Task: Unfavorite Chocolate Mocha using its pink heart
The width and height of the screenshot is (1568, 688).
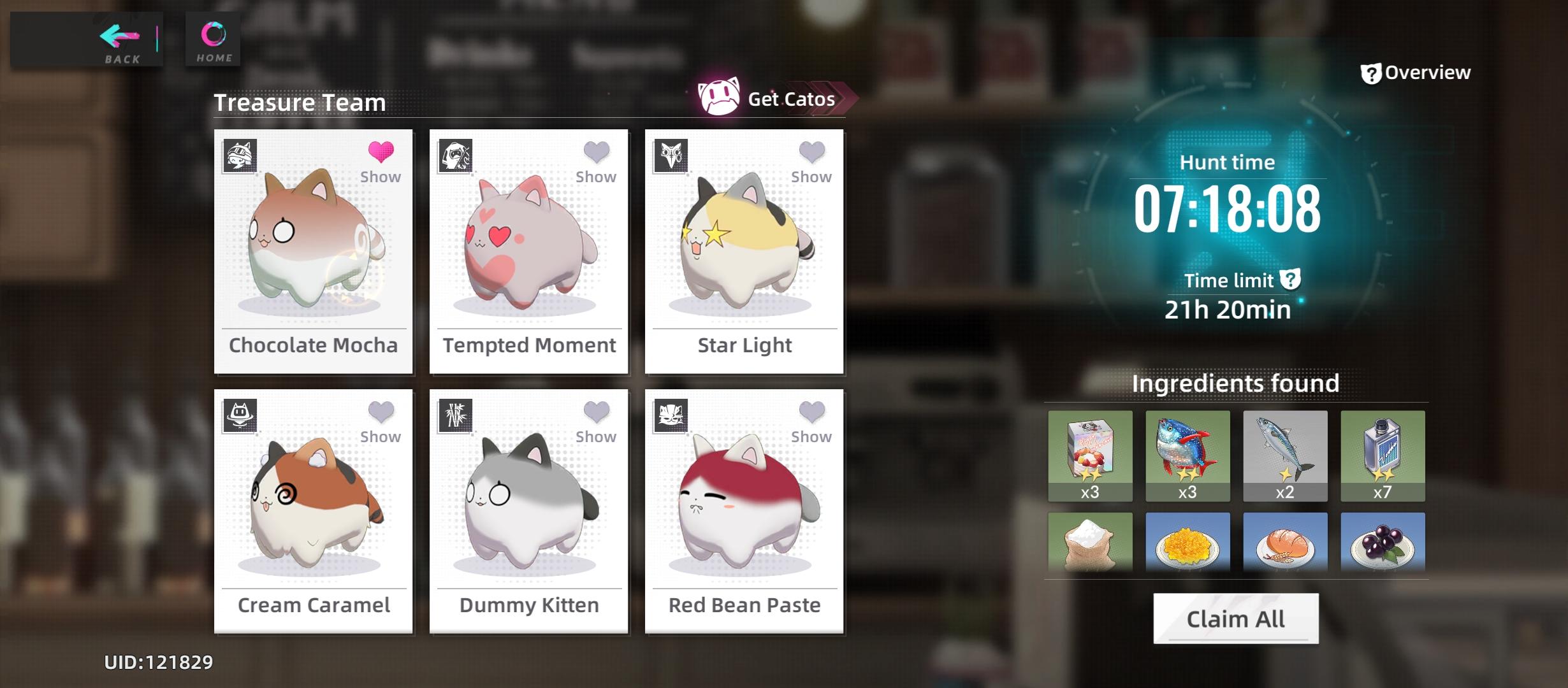Action: click(380, 150)
